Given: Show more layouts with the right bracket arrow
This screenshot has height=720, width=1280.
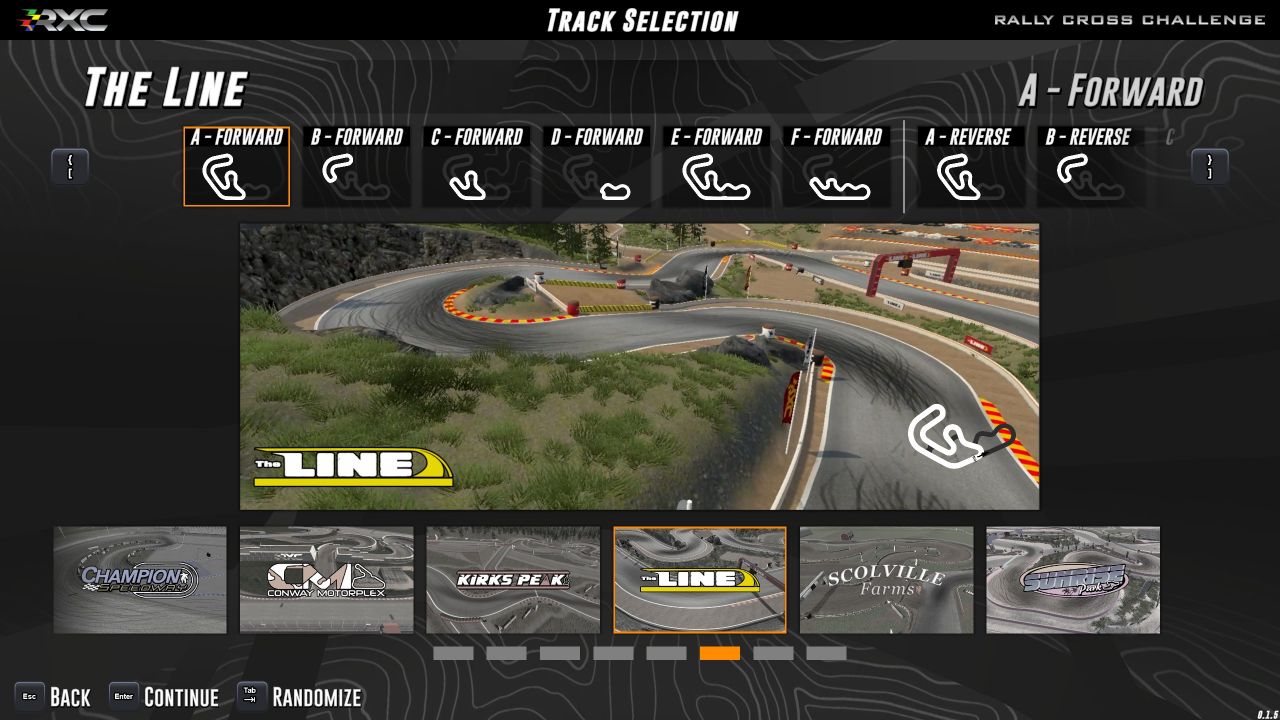Looking at the screenshot, I should tap(1209, 167).
